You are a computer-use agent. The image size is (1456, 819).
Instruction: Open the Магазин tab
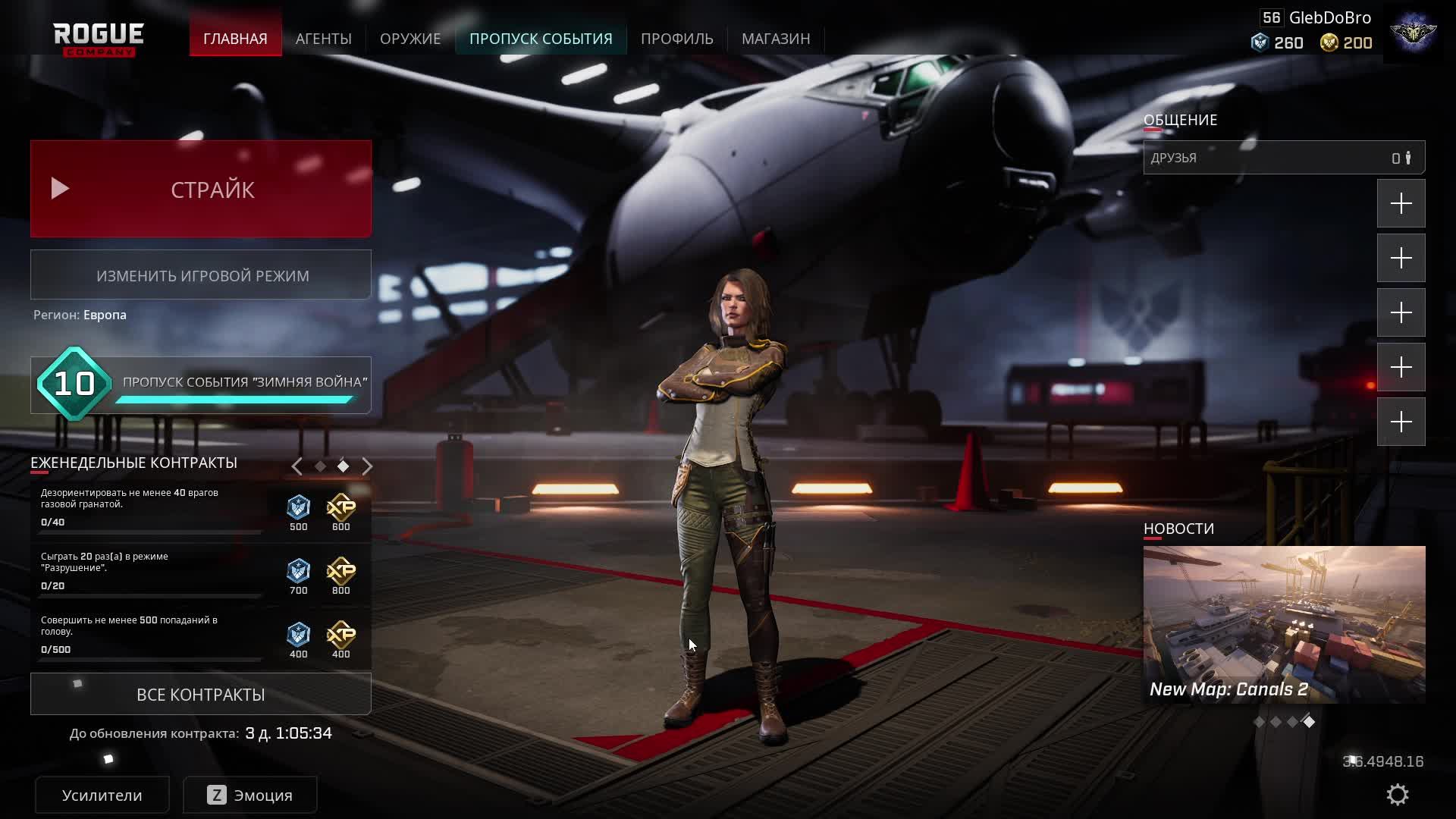point(776,39)
